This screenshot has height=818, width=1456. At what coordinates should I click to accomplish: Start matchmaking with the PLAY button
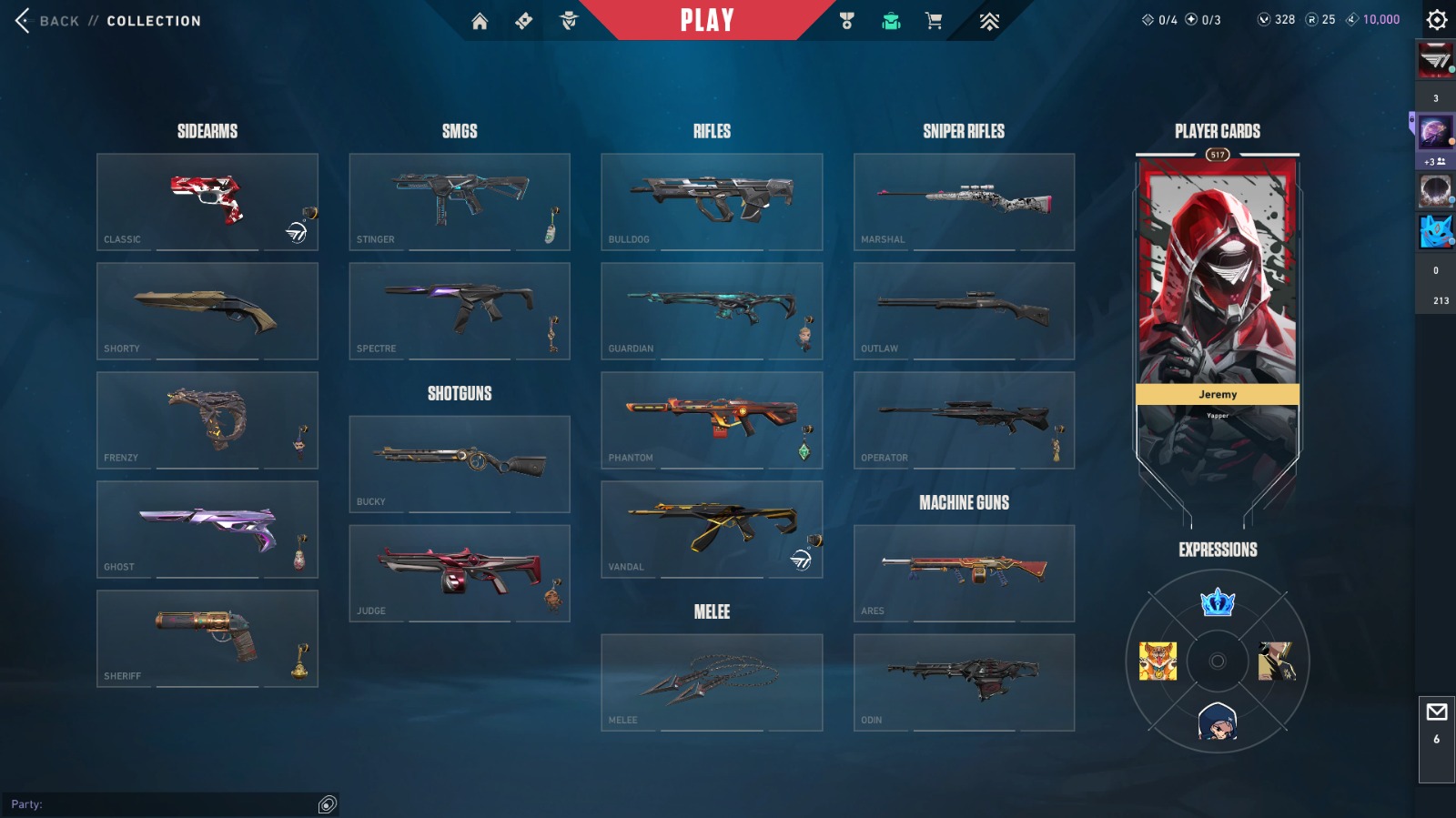(x=707, y=20)
